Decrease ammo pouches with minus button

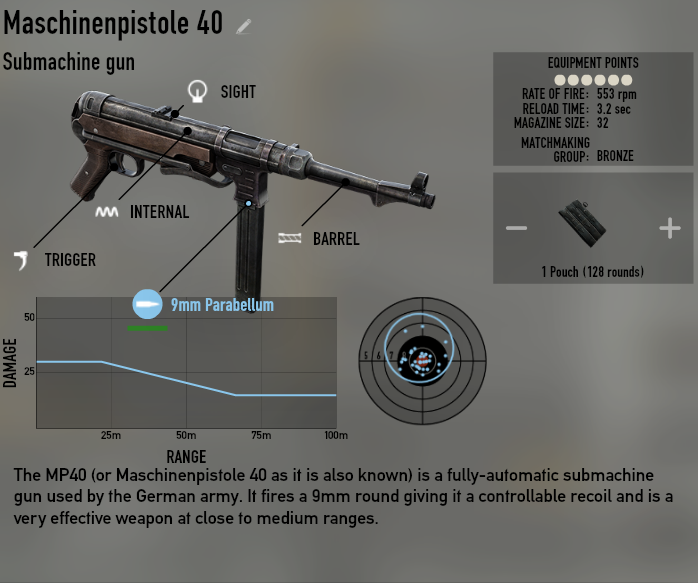516,228
